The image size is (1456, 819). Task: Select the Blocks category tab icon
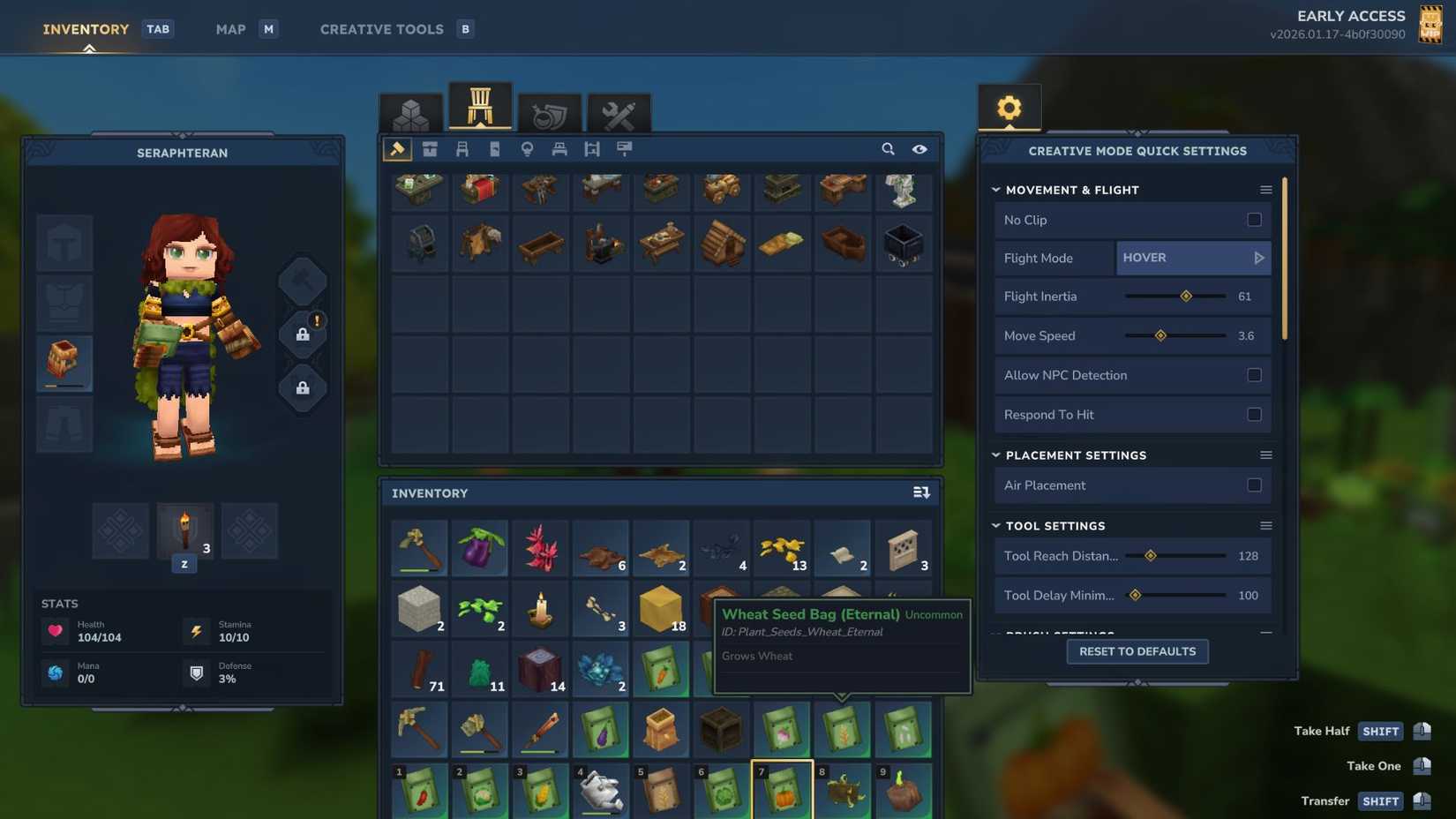click(x=411, y=113)
